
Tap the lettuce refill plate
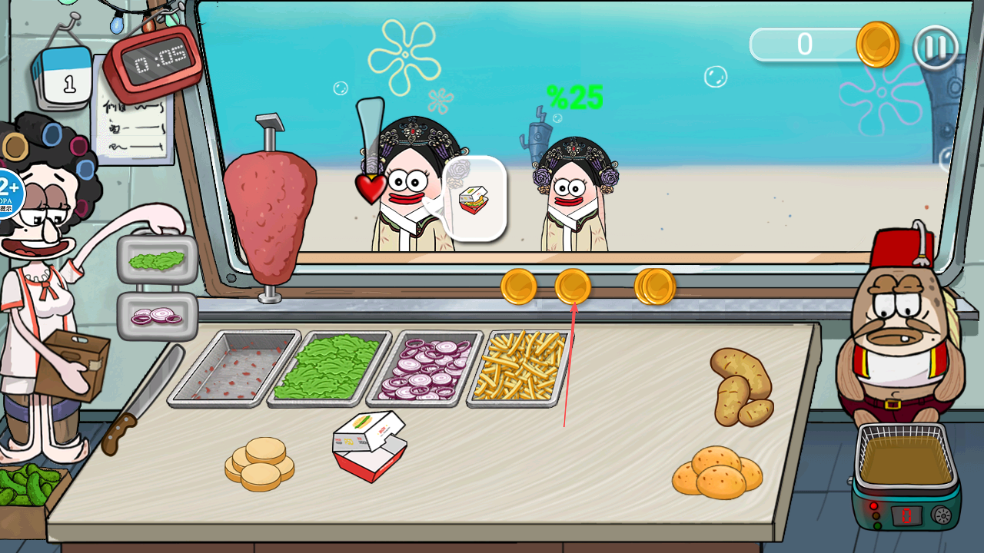pos(157,261)
